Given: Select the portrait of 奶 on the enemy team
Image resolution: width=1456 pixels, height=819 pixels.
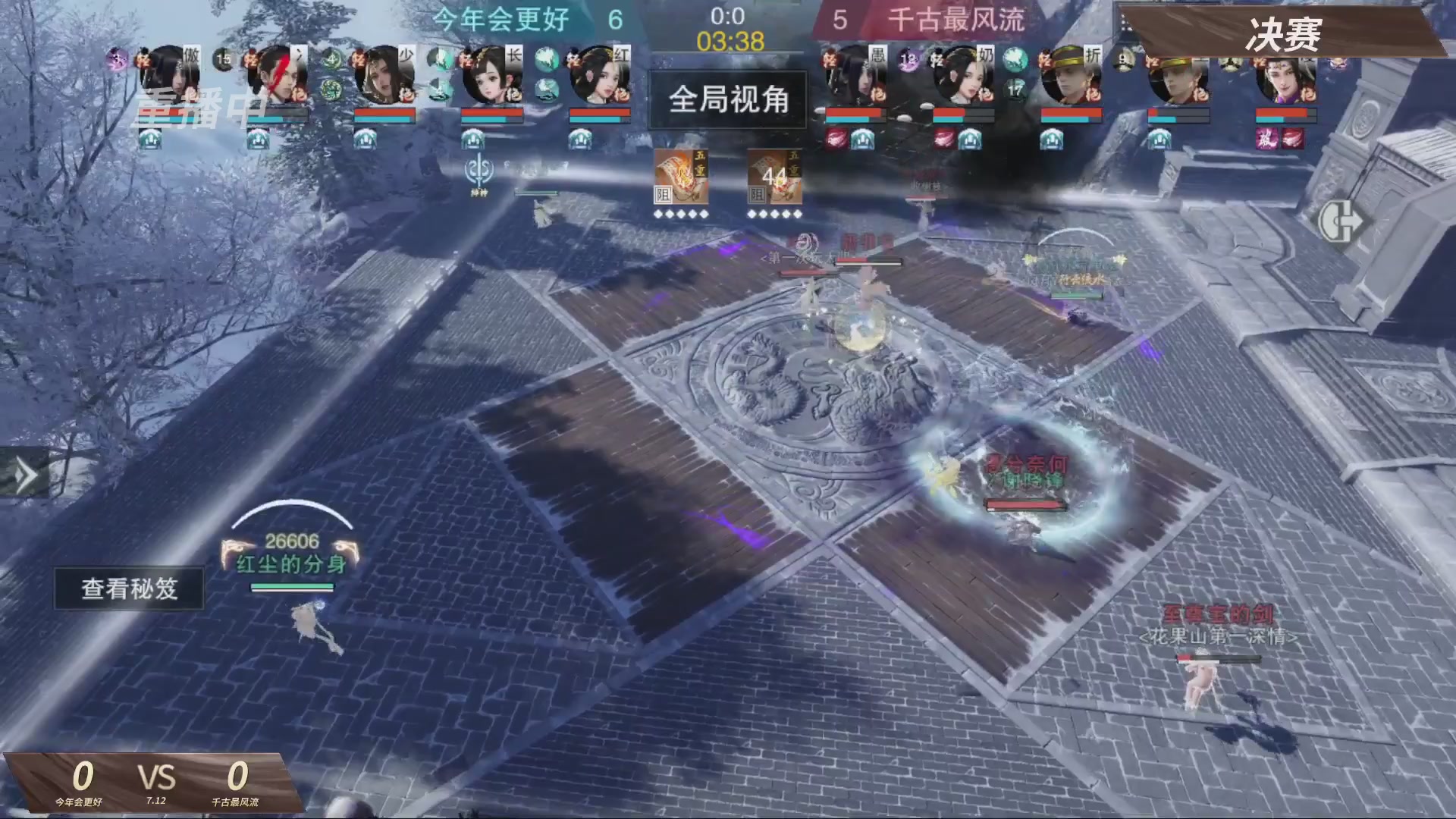Looking at the screenshot, I should pyautogui.click(x=969, y=74).
